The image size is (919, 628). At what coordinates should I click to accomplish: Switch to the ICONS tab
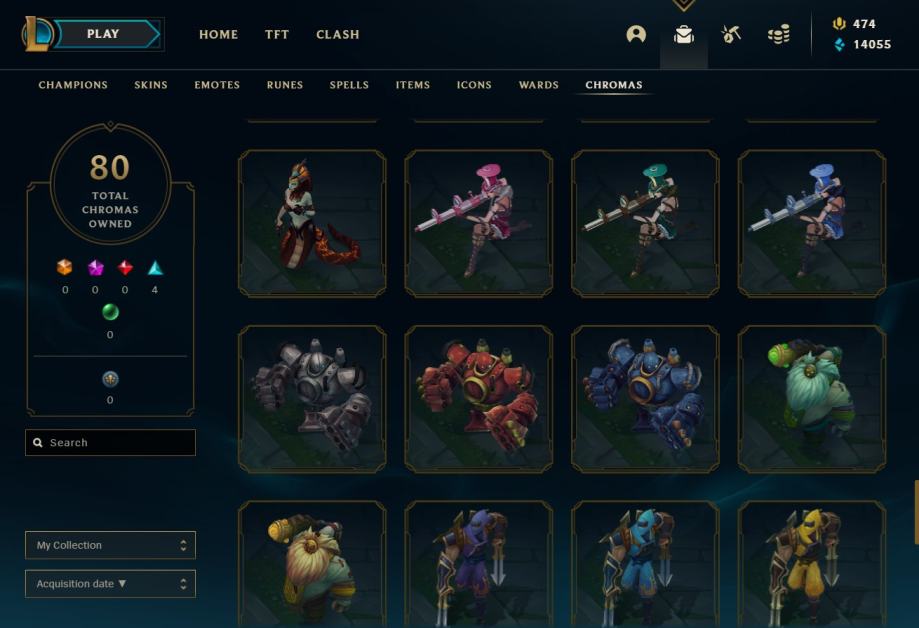tap(474, 85)
